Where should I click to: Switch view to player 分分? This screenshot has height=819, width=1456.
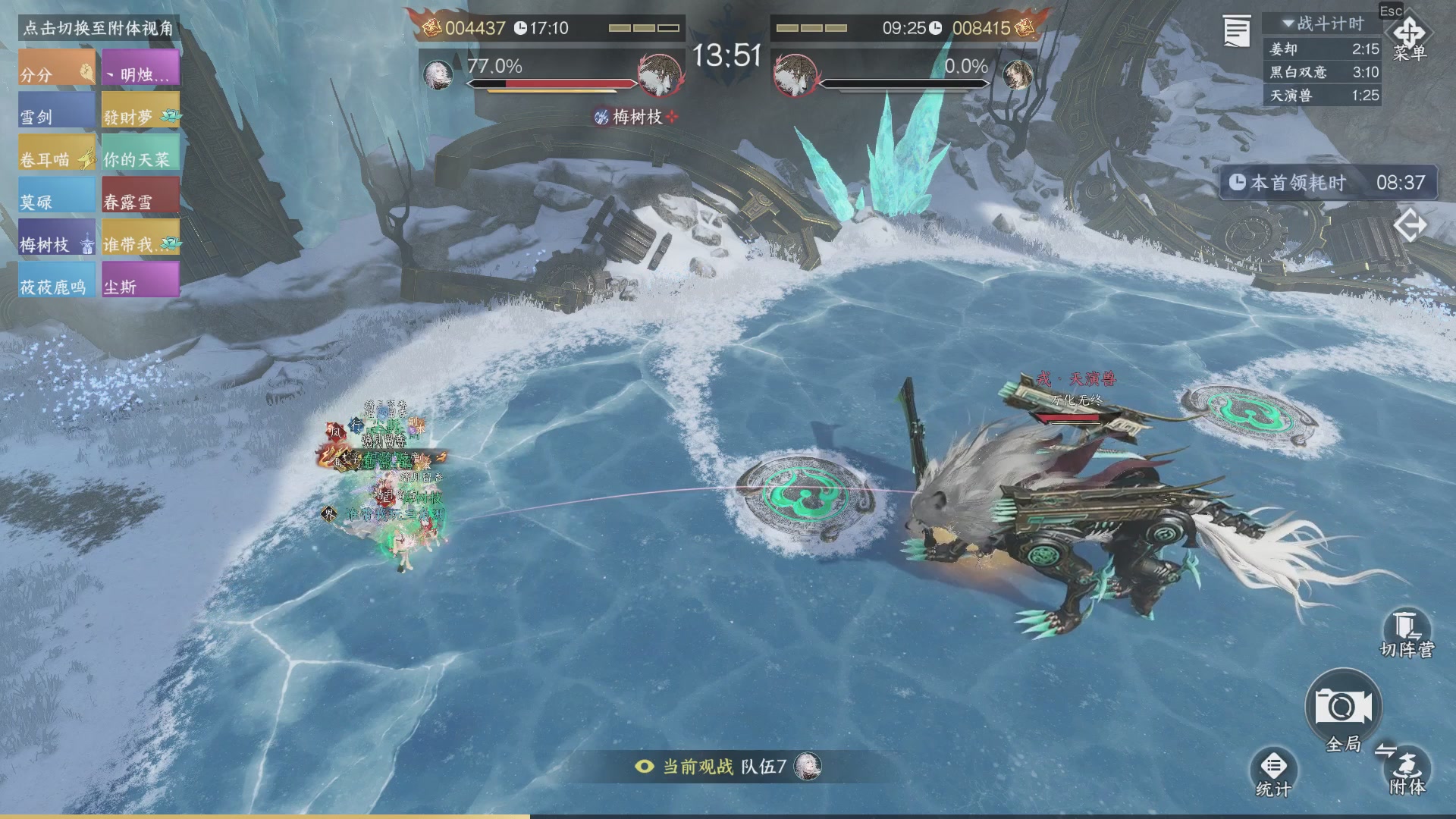57,68
